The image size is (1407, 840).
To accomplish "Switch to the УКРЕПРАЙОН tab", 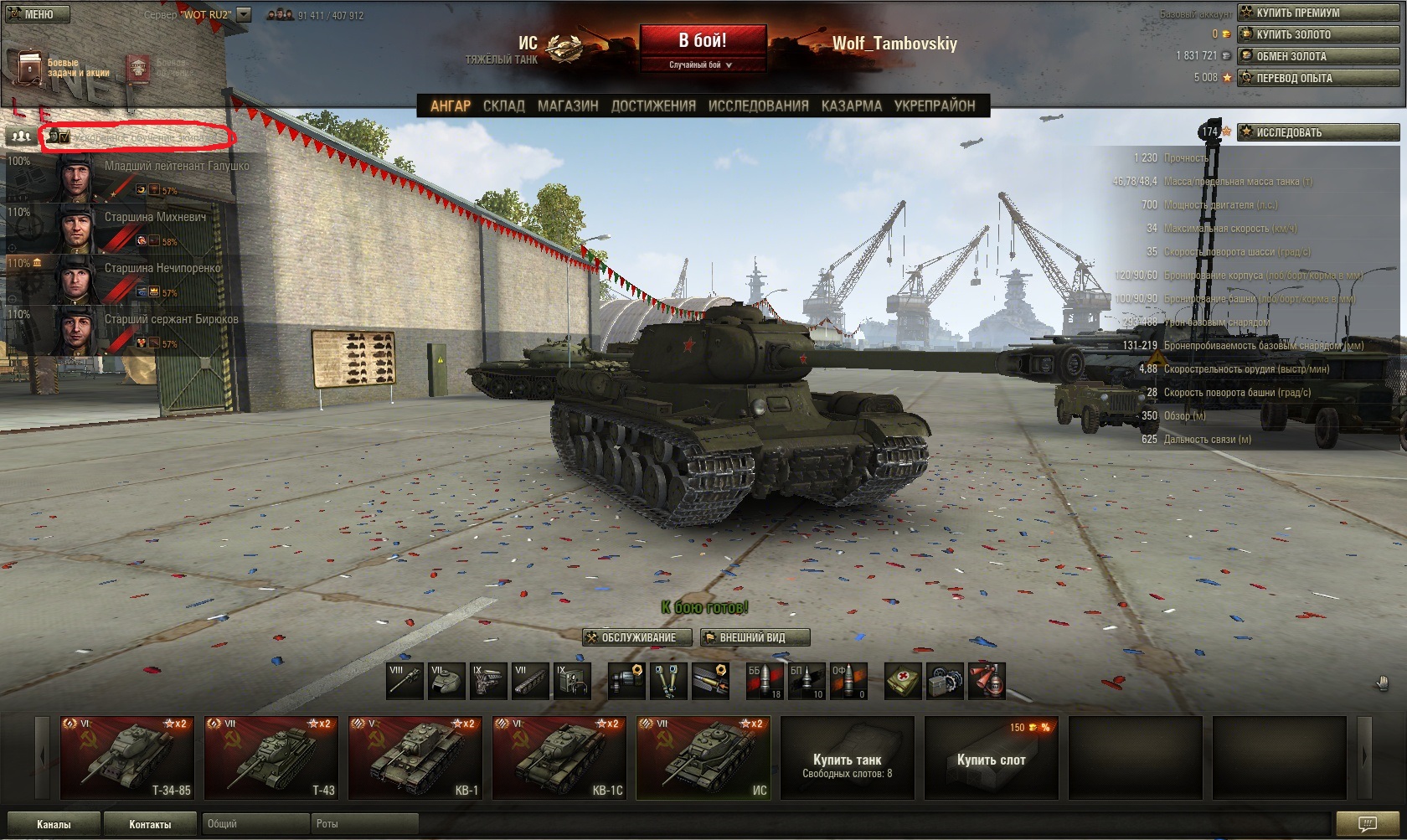I will click(x=934, y=106).
